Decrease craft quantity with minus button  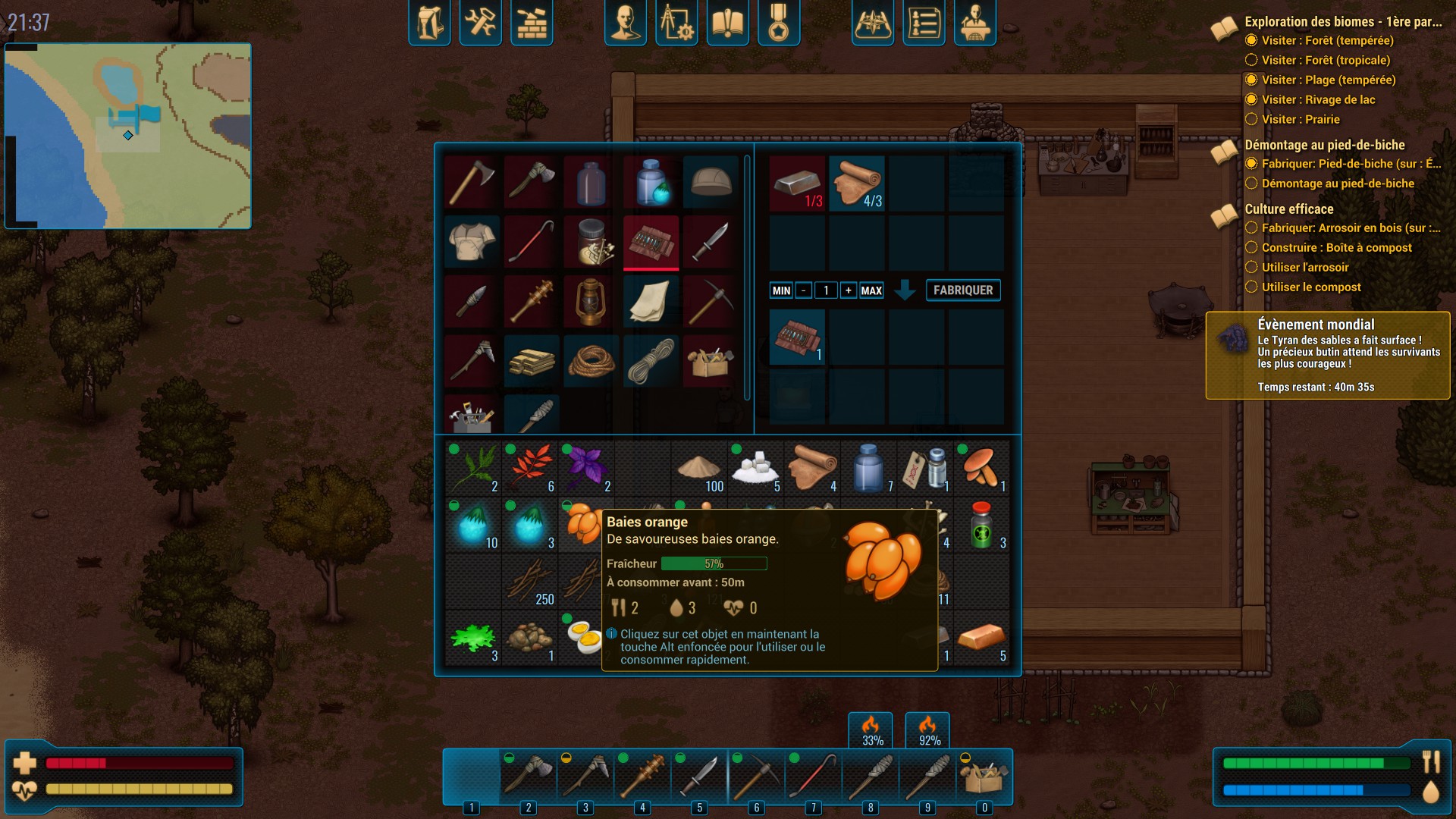(803, 290)
